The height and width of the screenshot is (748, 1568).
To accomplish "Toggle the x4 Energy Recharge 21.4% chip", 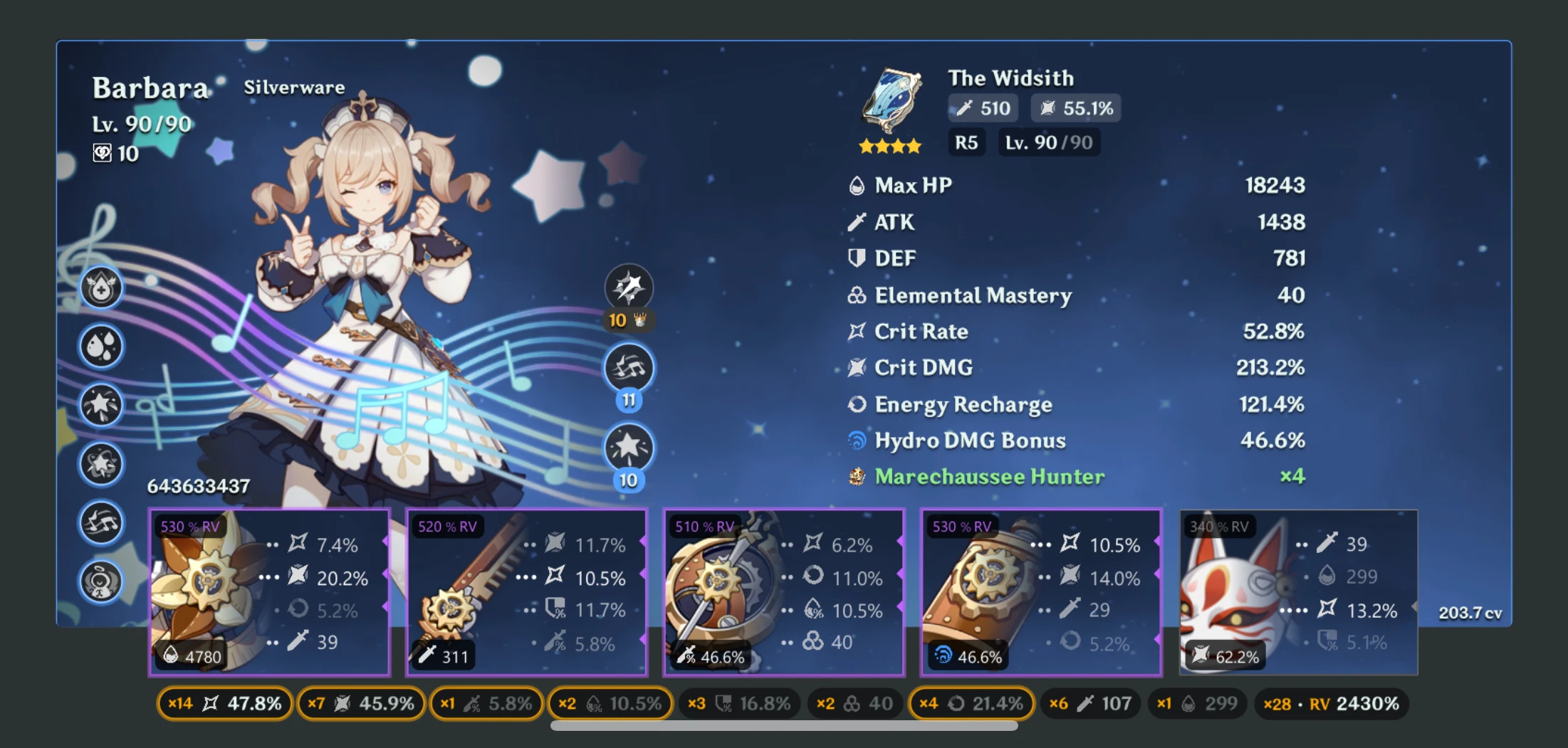I will [971, 704].
